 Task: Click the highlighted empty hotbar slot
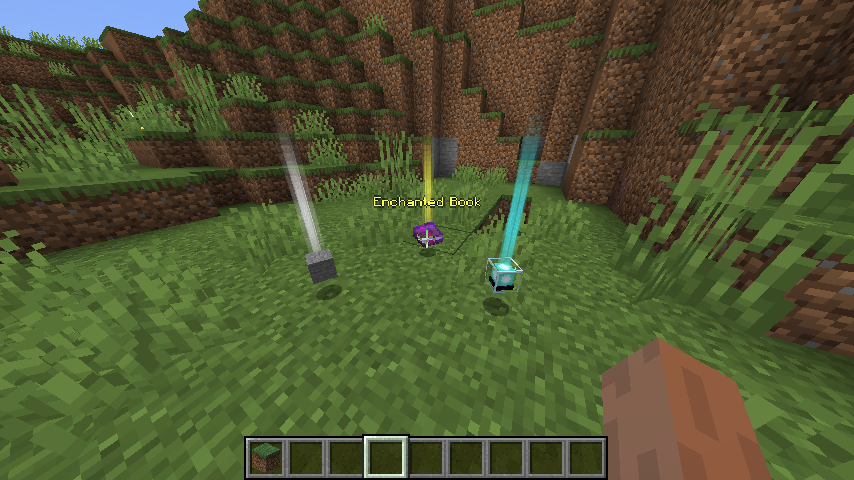[386, 458]
